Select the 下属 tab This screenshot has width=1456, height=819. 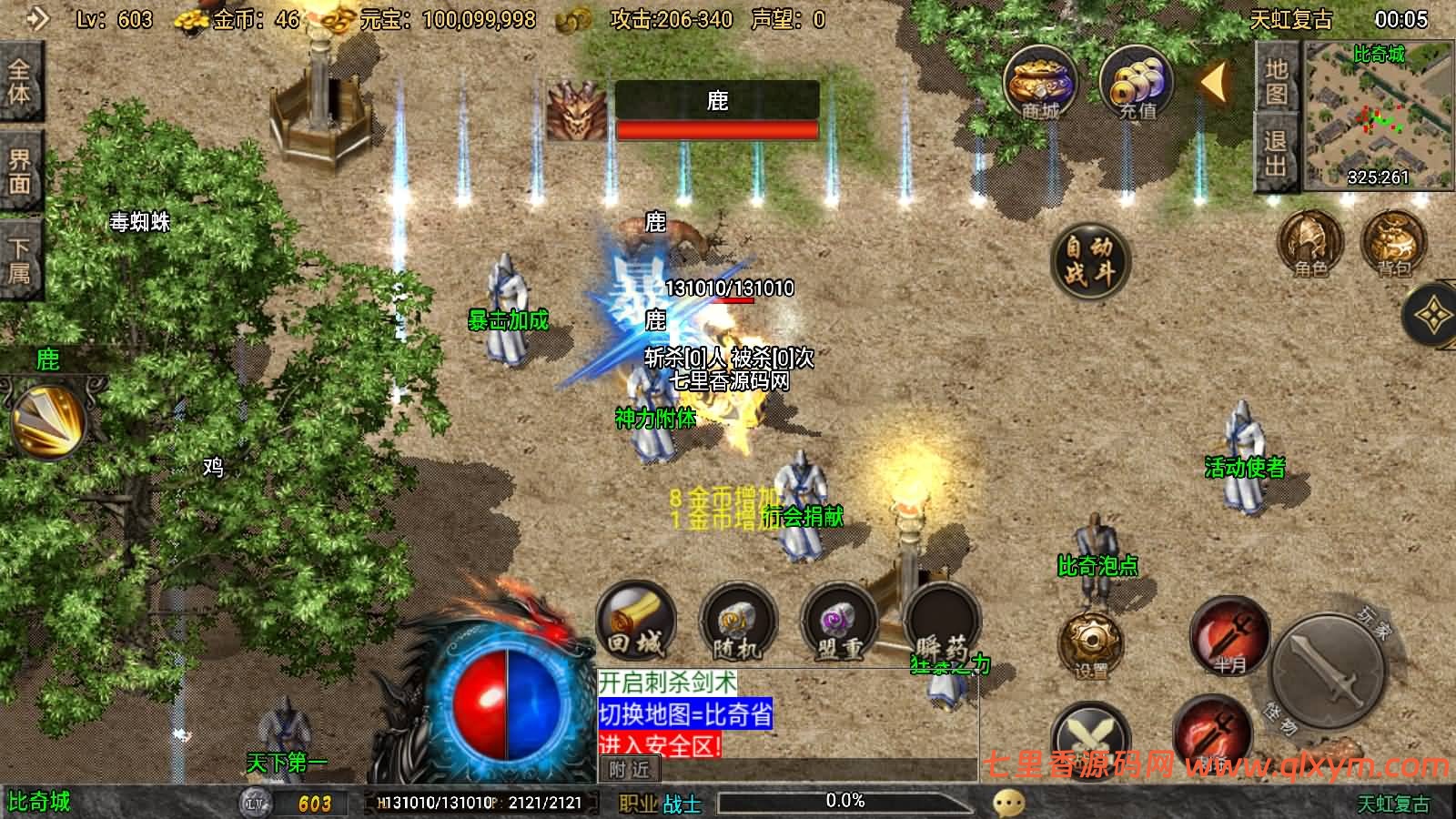pos(20,260)
